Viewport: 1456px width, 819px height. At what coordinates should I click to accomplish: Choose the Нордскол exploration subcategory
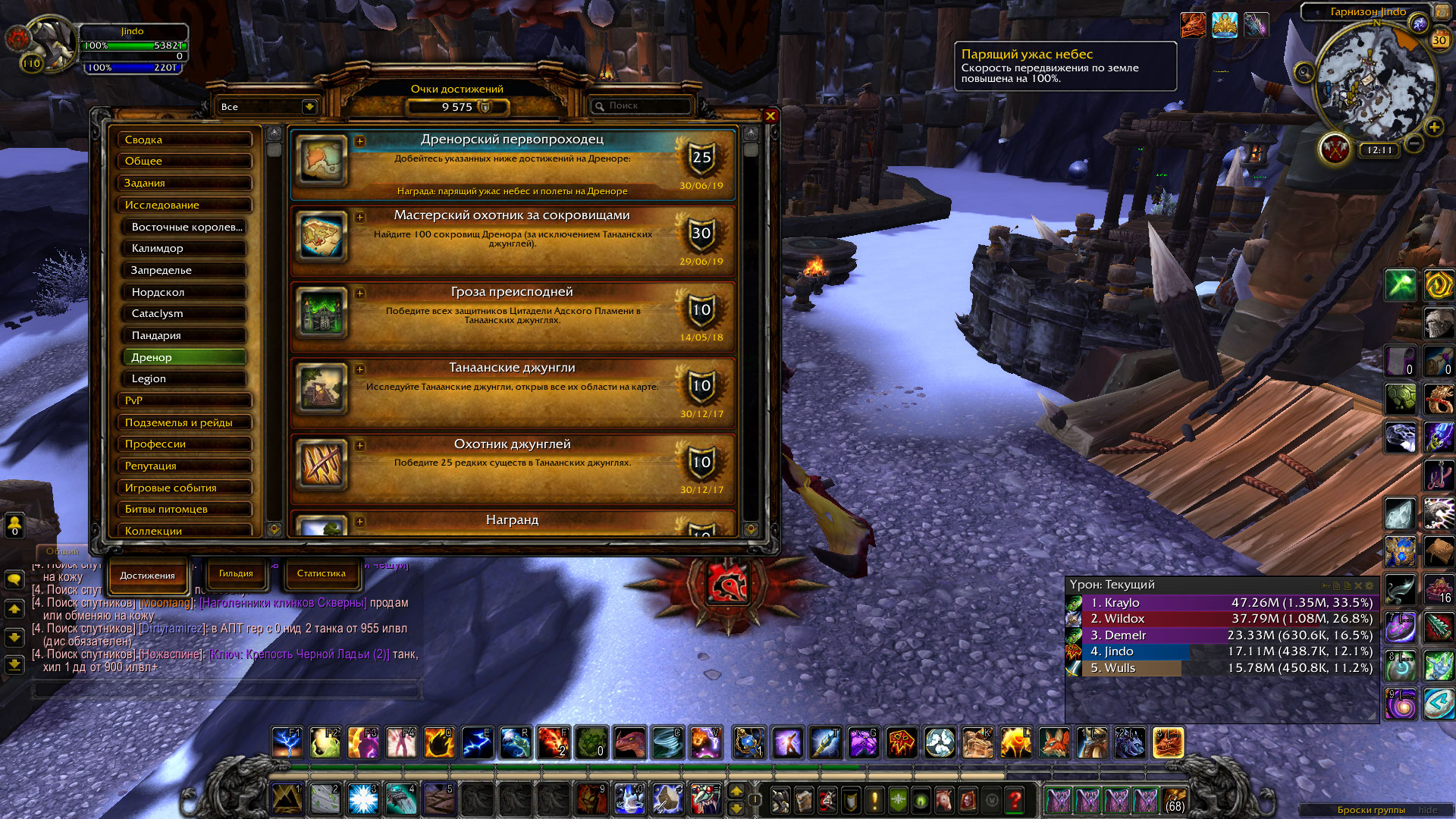tap(184, 292)
